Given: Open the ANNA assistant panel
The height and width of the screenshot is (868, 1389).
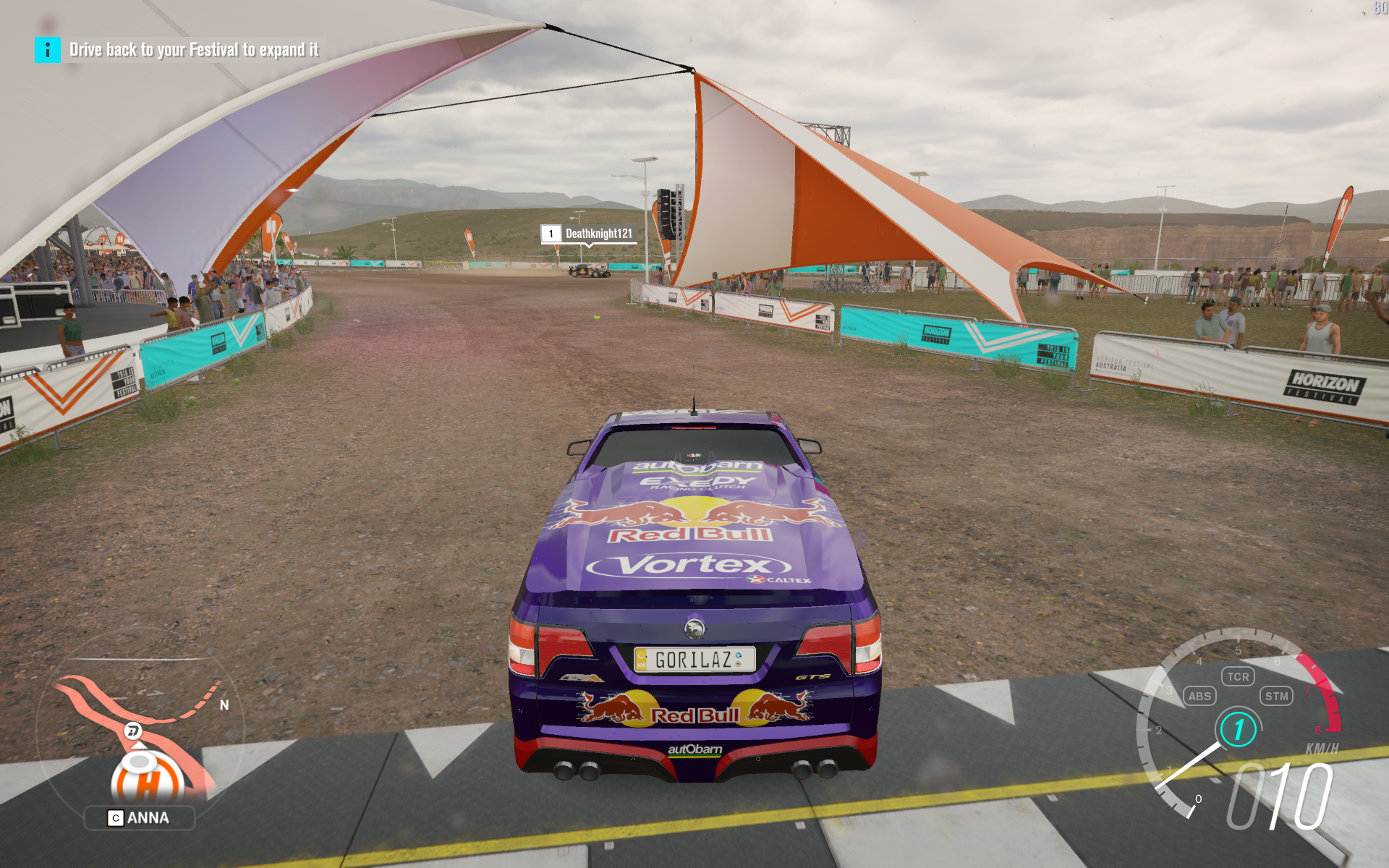Looking at the screenshot, I should [x=140, y=818].
